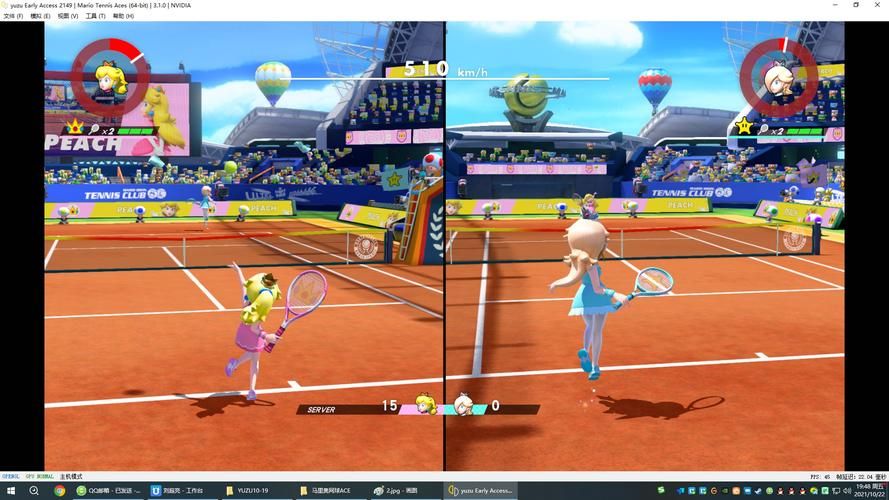Open the 文件 (File) menu
This screenshot has height=500, width=889.
click(13, 16)
